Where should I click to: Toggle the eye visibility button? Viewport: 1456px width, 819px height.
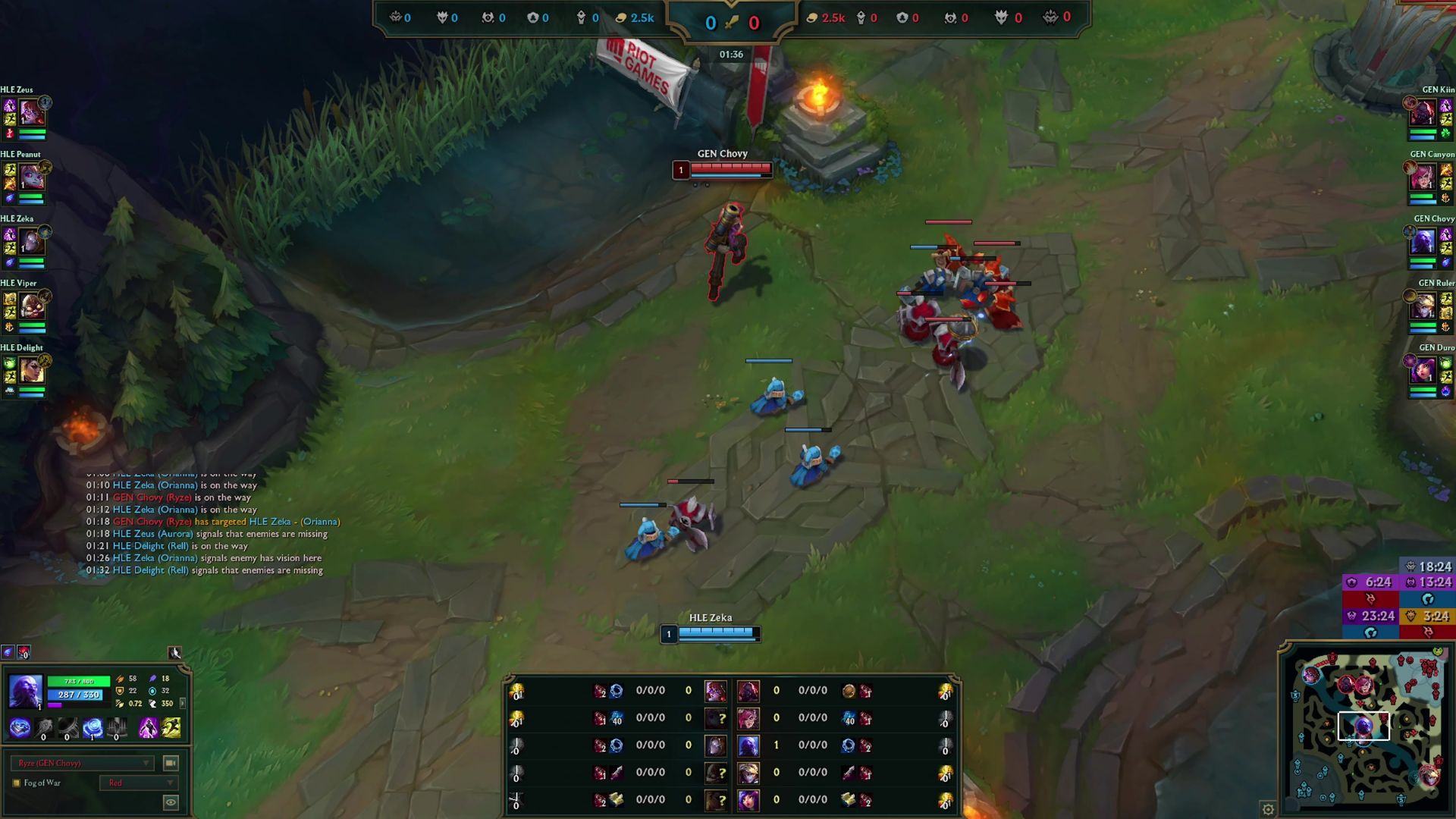pos(171,802)
